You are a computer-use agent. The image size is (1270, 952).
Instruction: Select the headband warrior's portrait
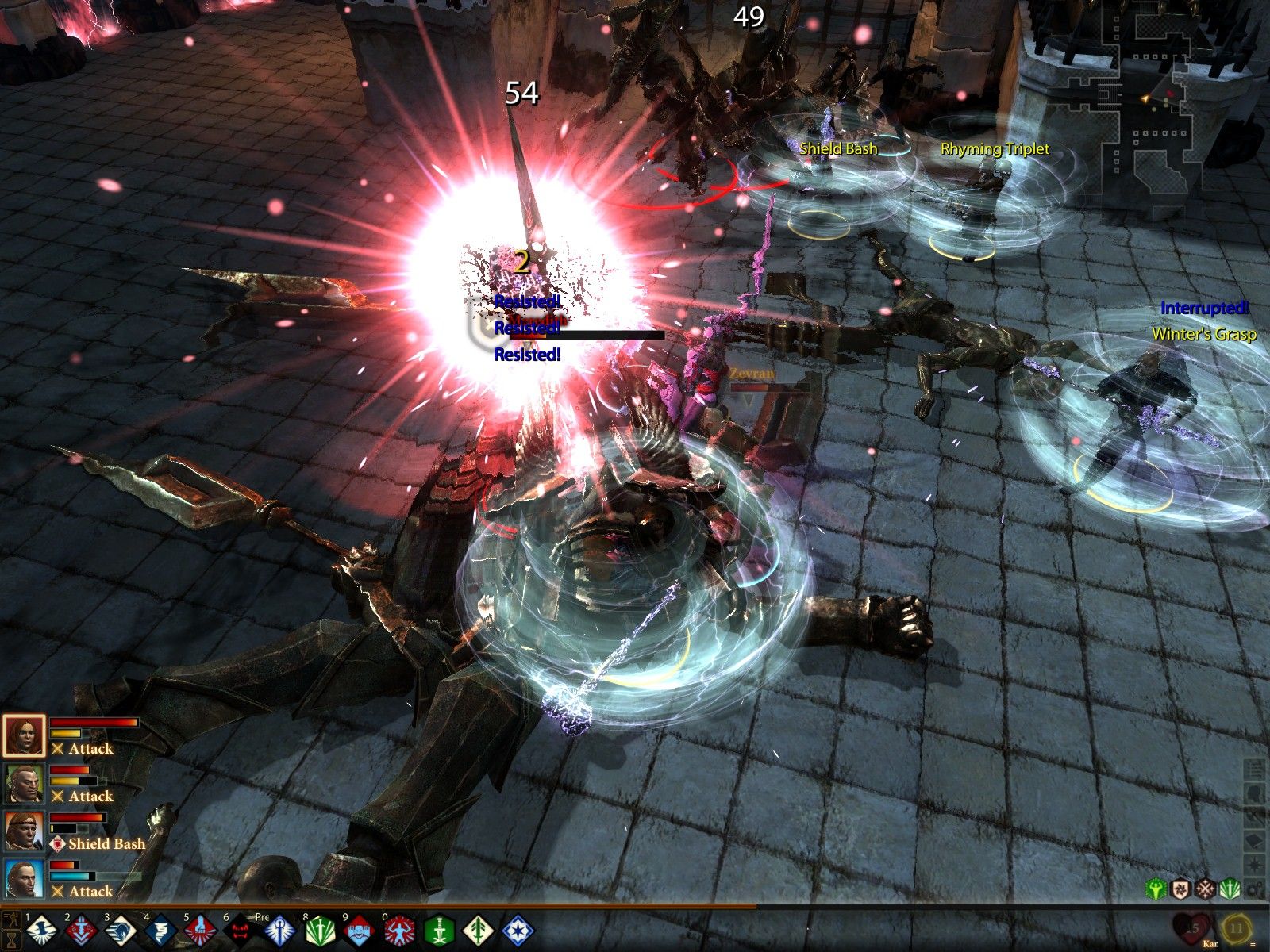pos(24,831)
